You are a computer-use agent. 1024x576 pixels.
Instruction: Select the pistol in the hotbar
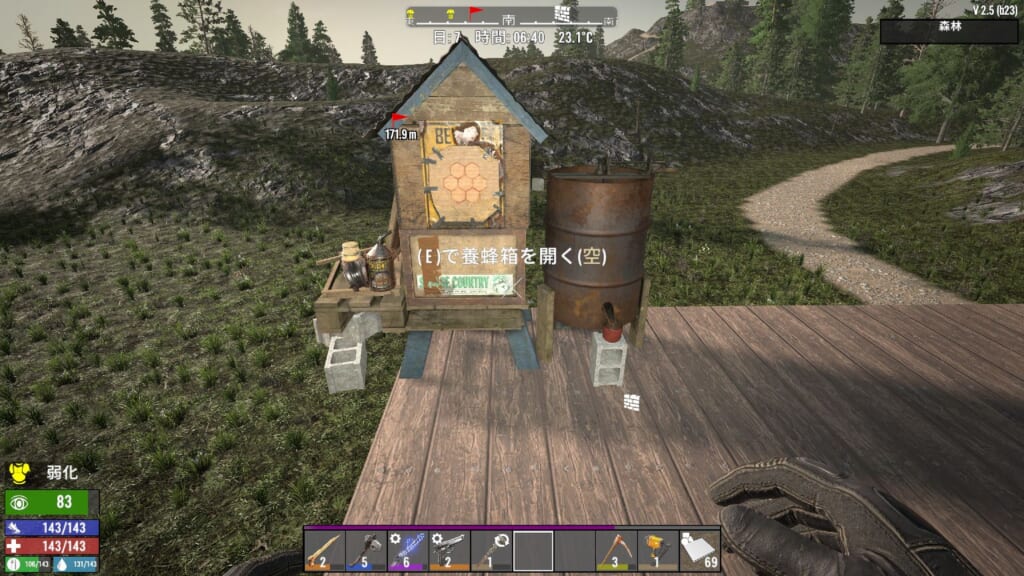[x=450, y=550]
